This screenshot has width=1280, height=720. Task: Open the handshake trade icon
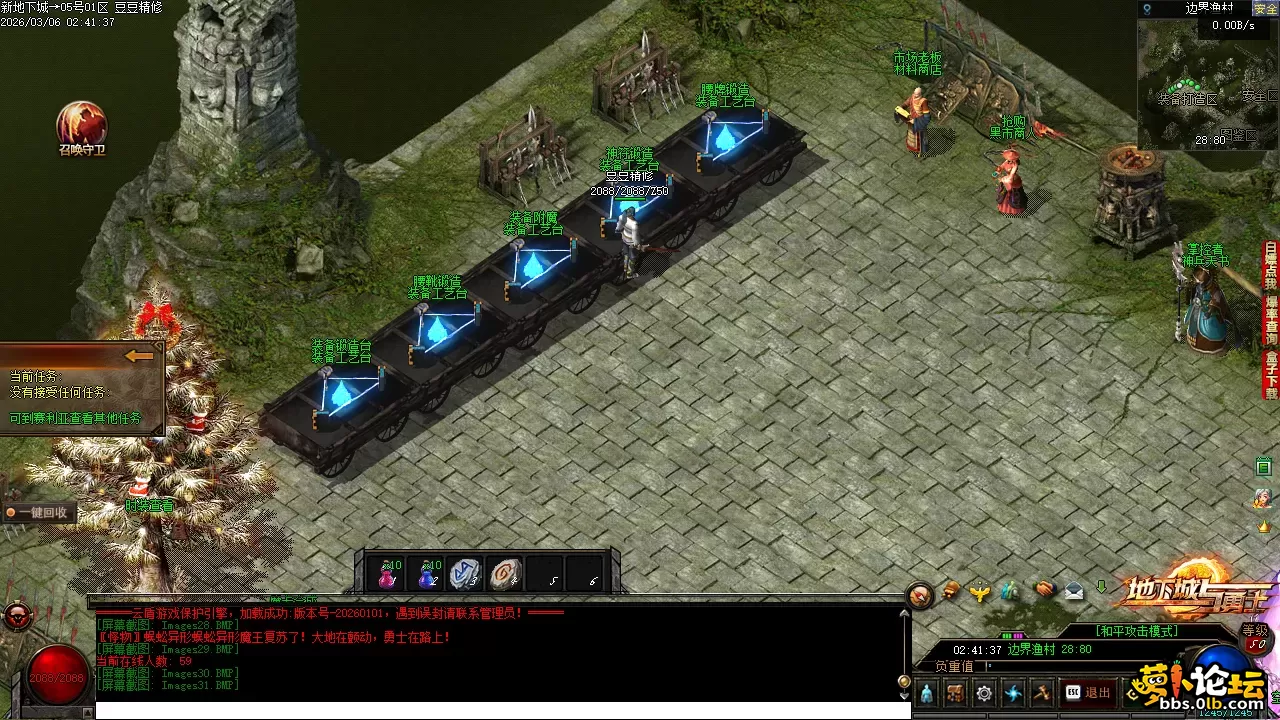tap(1043, 591)
